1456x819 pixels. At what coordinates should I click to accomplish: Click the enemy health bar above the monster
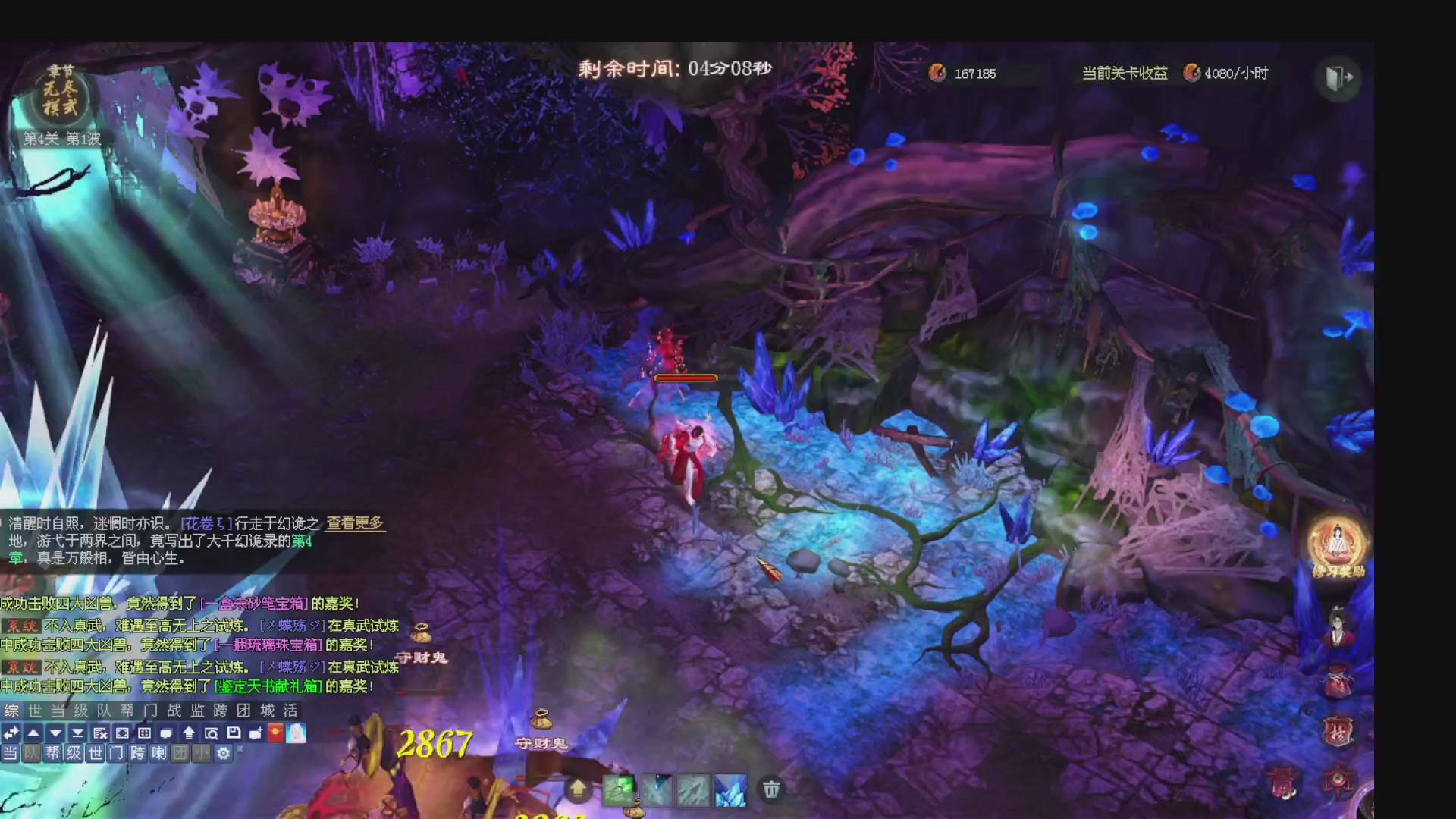tap(686, 379)
